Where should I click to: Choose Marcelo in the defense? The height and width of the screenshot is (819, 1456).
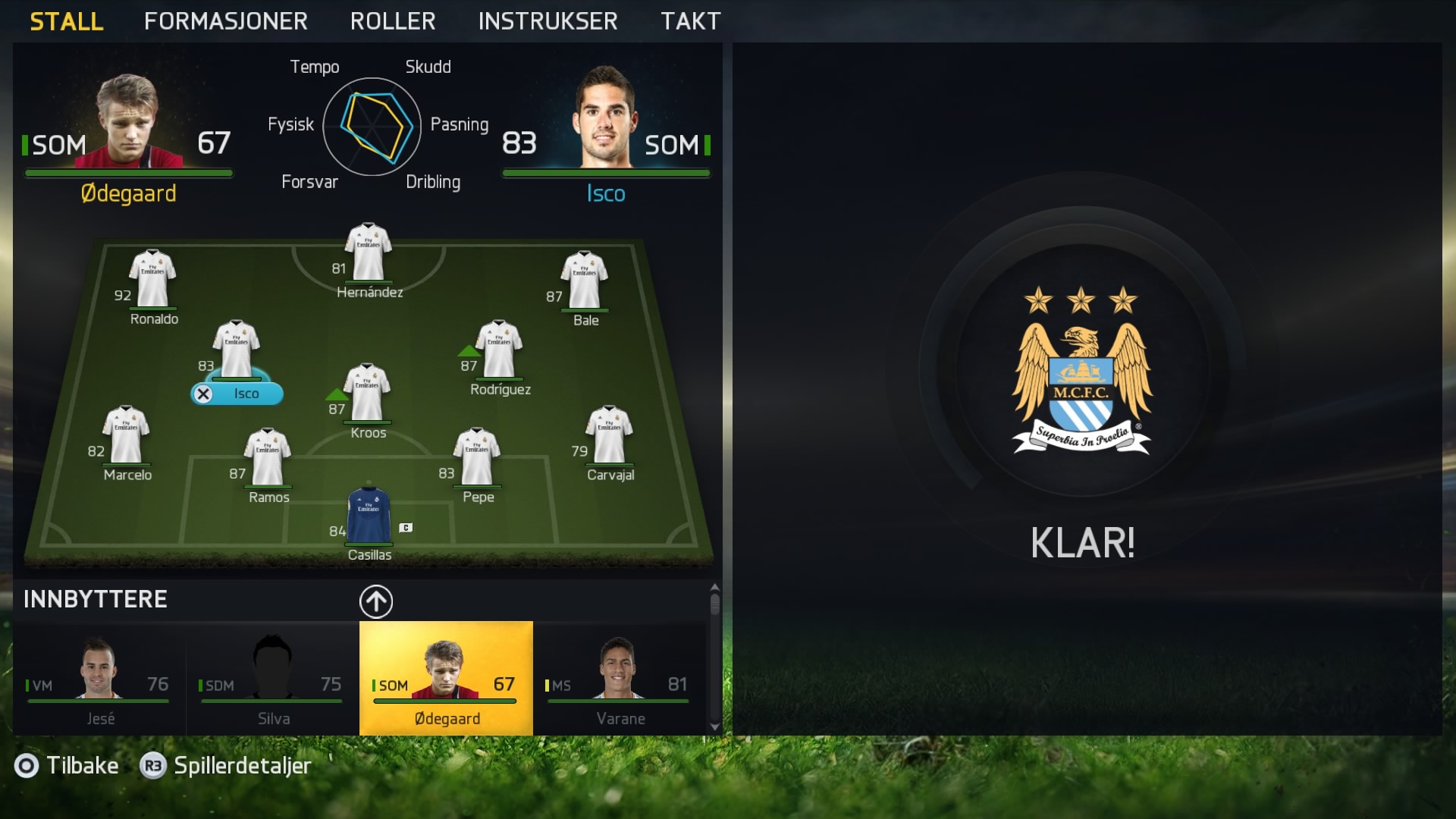[127, 436]
